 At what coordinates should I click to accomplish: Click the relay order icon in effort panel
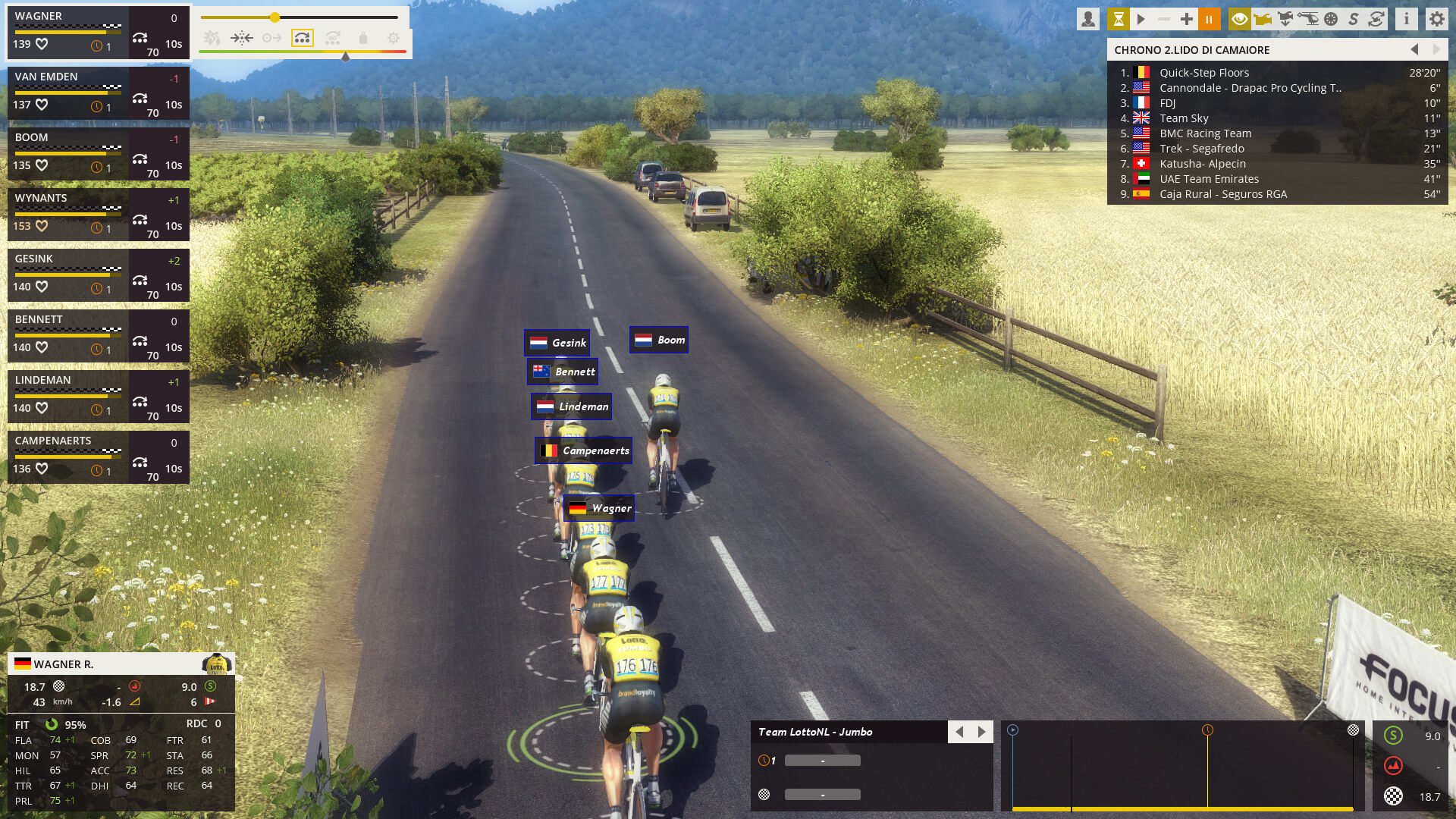click(303, 36)
